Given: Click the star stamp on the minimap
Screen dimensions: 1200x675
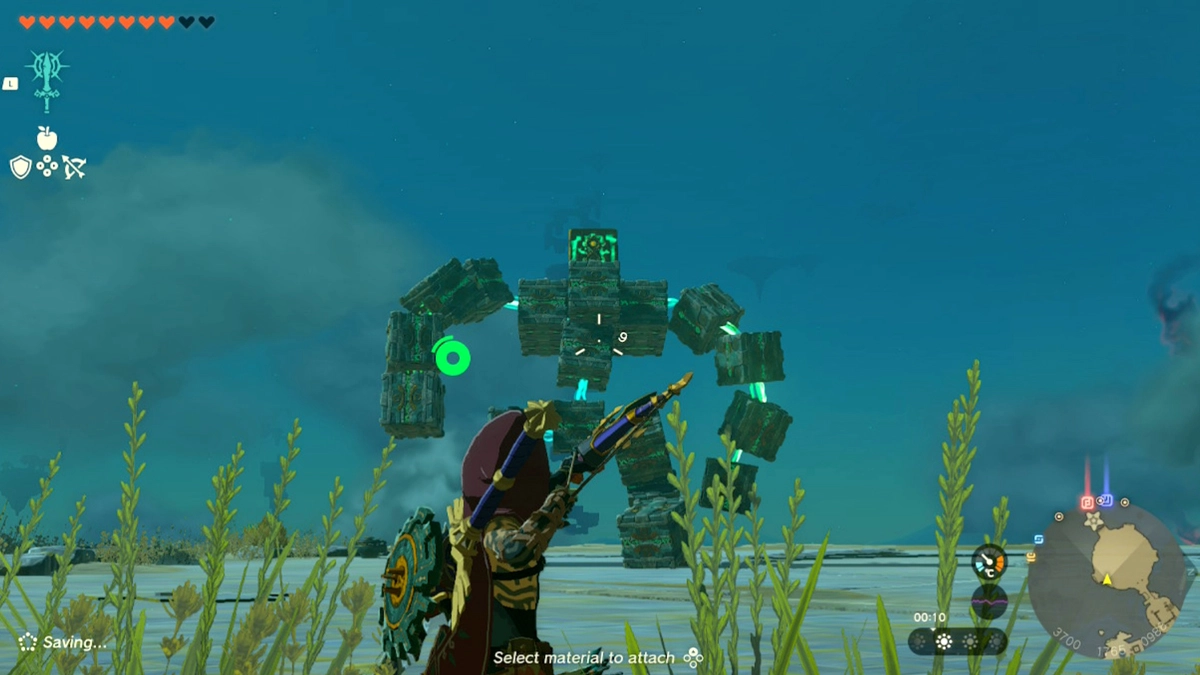Looking at the screenshot, I should click(1093, 522).
